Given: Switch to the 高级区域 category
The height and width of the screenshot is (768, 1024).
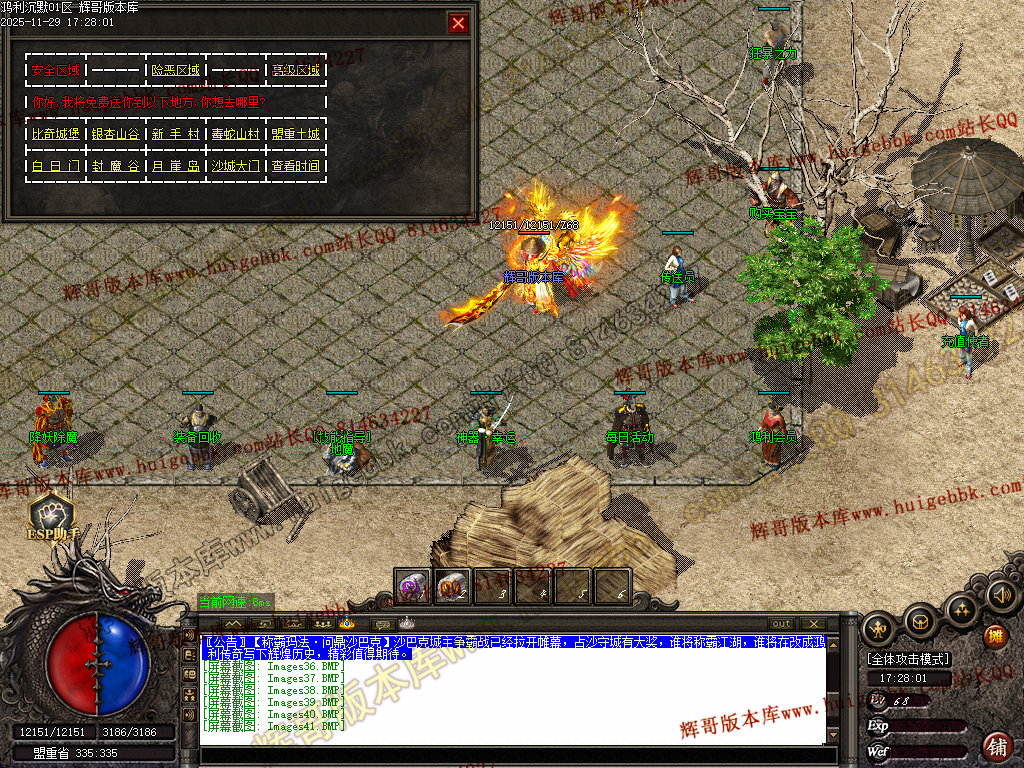Looking at the screenshot, I should 295,70.
